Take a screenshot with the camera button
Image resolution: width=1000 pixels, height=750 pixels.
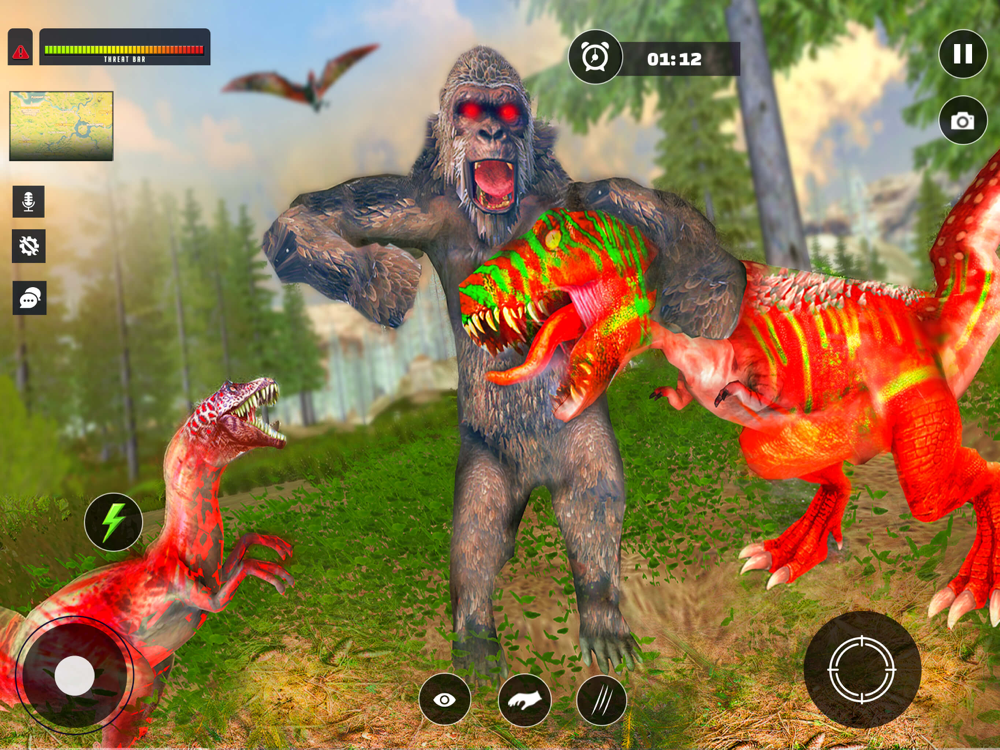point(963,121)
